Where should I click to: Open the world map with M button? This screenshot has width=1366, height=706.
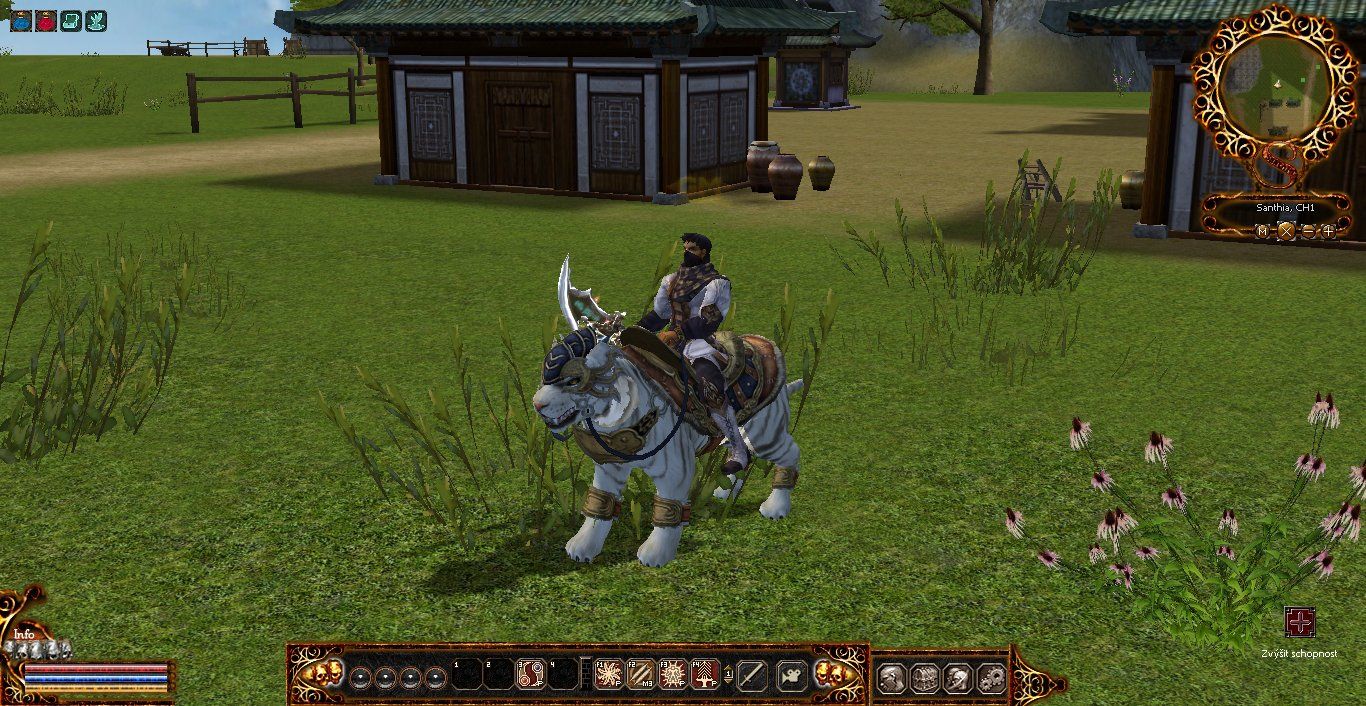(x=1263, y=231)
